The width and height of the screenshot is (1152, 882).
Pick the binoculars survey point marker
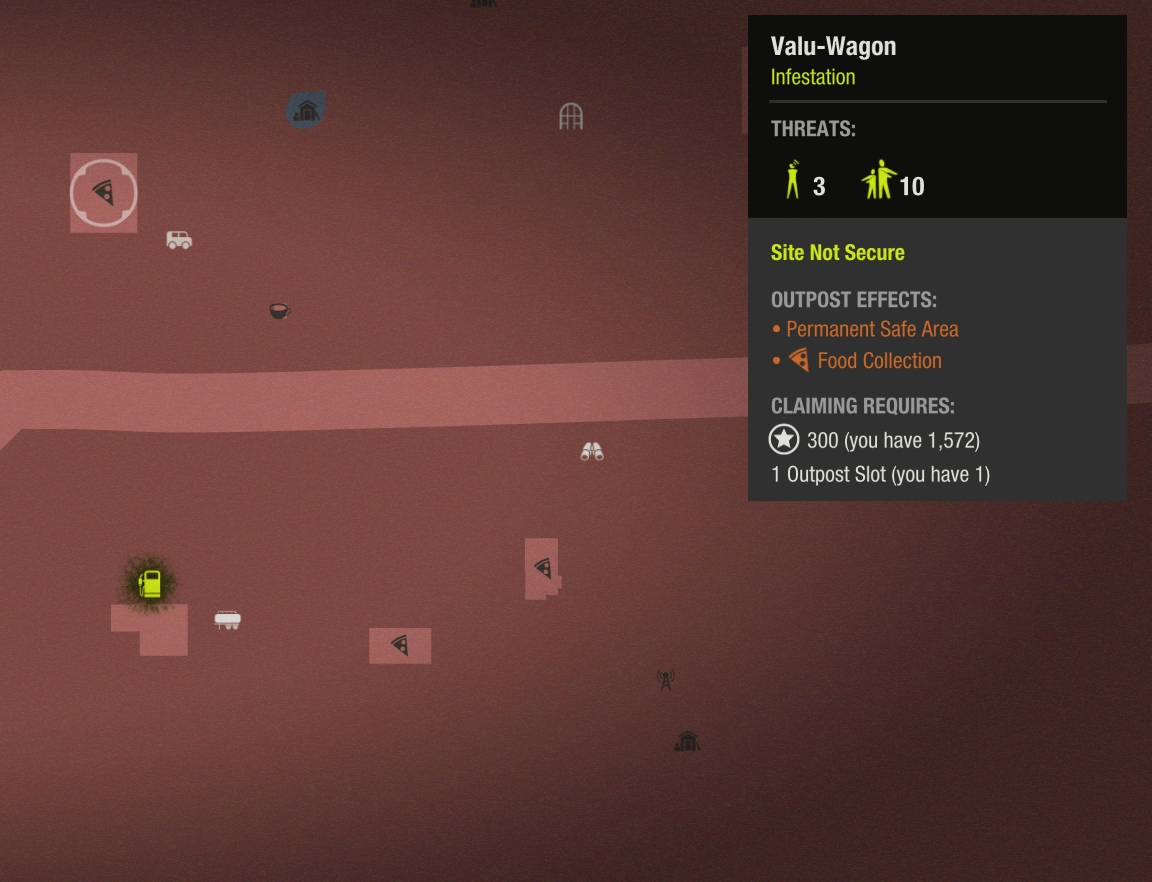(x=592, y=452)
